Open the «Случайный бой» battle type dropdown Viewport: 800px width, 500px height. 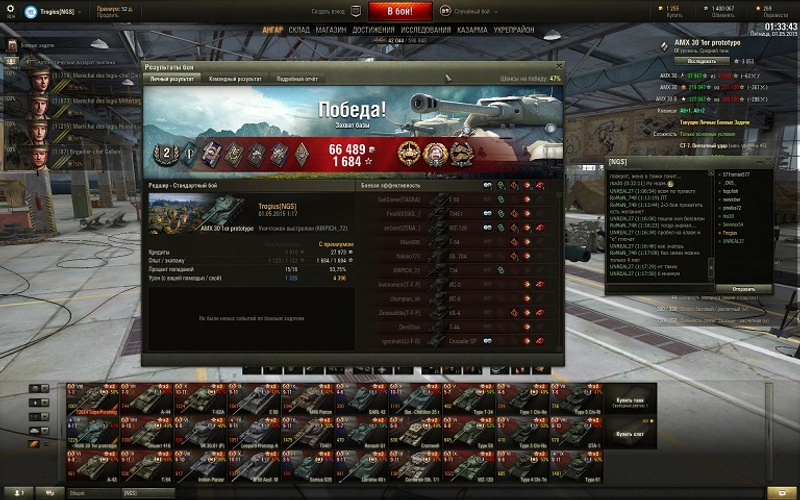[x=468, y=12]
